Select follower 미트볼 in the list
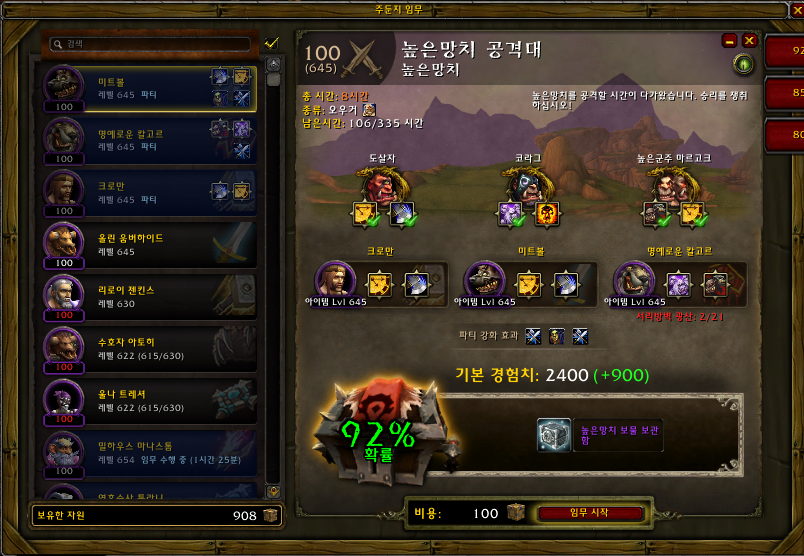The image size is (804, 556). pyautogui.click(x=150, y=88)
